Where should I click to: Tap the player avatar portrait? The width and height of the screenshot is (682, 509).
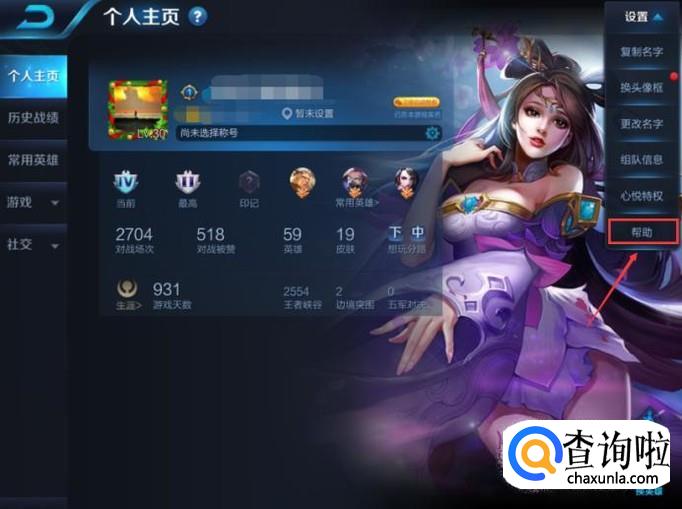pyautogui.click(x=138, y=111)
